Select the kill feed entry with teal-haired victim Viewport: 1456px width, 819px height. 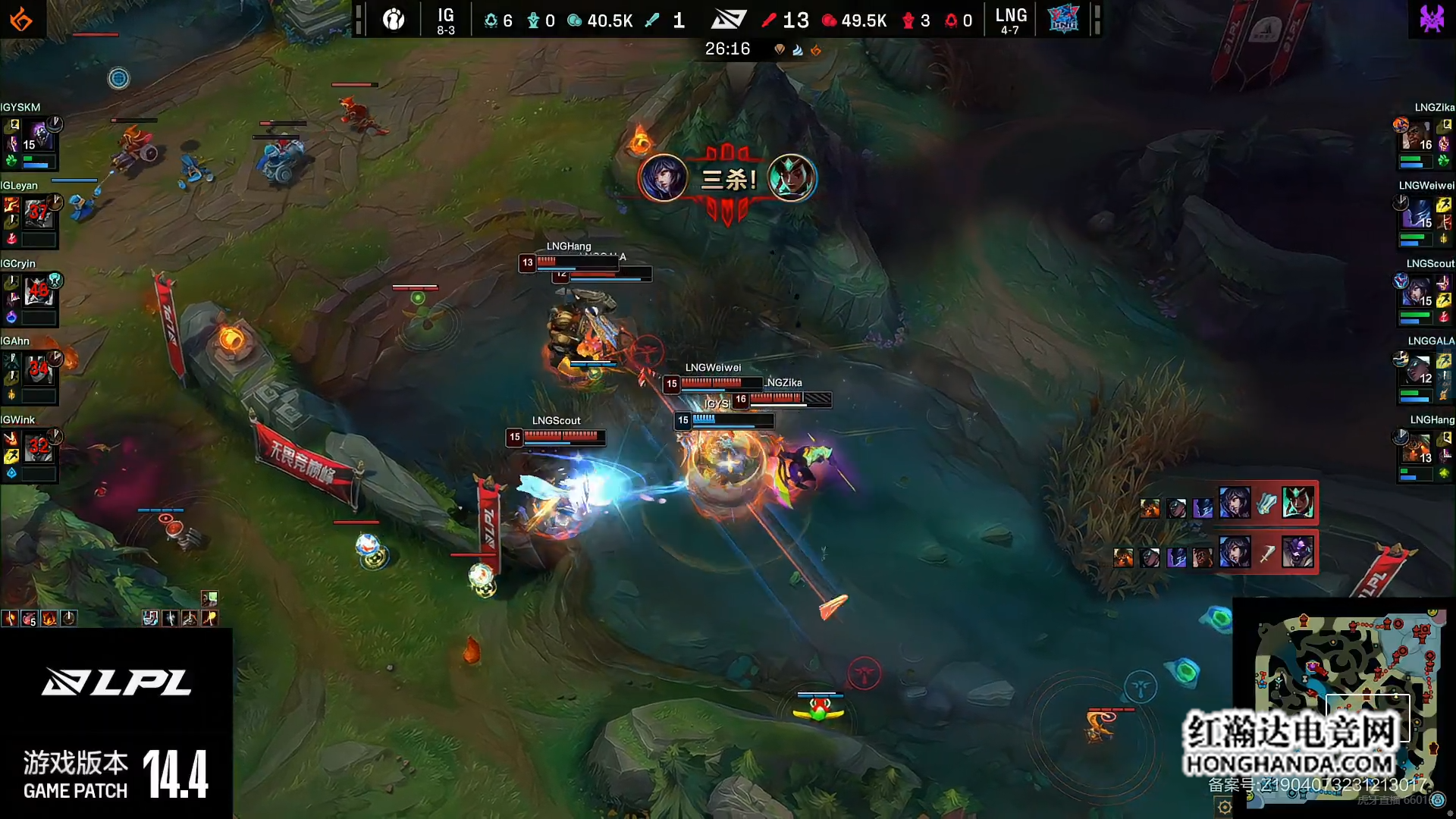[x=1228, y=503]
